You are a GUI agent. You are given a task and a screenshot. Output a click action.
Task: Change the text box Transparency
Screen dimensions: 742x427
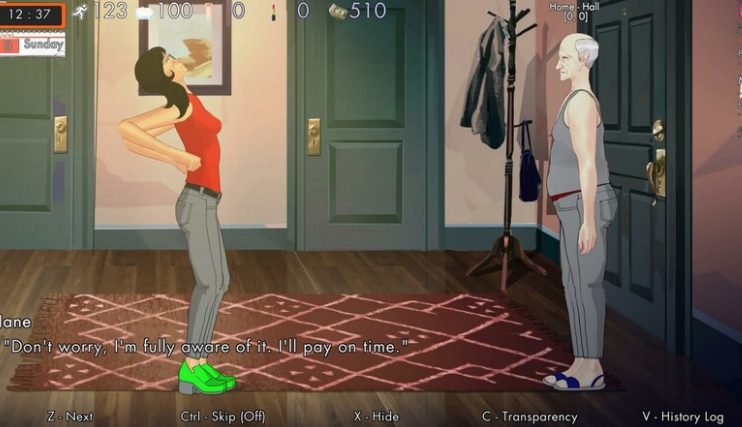(530, 416)
